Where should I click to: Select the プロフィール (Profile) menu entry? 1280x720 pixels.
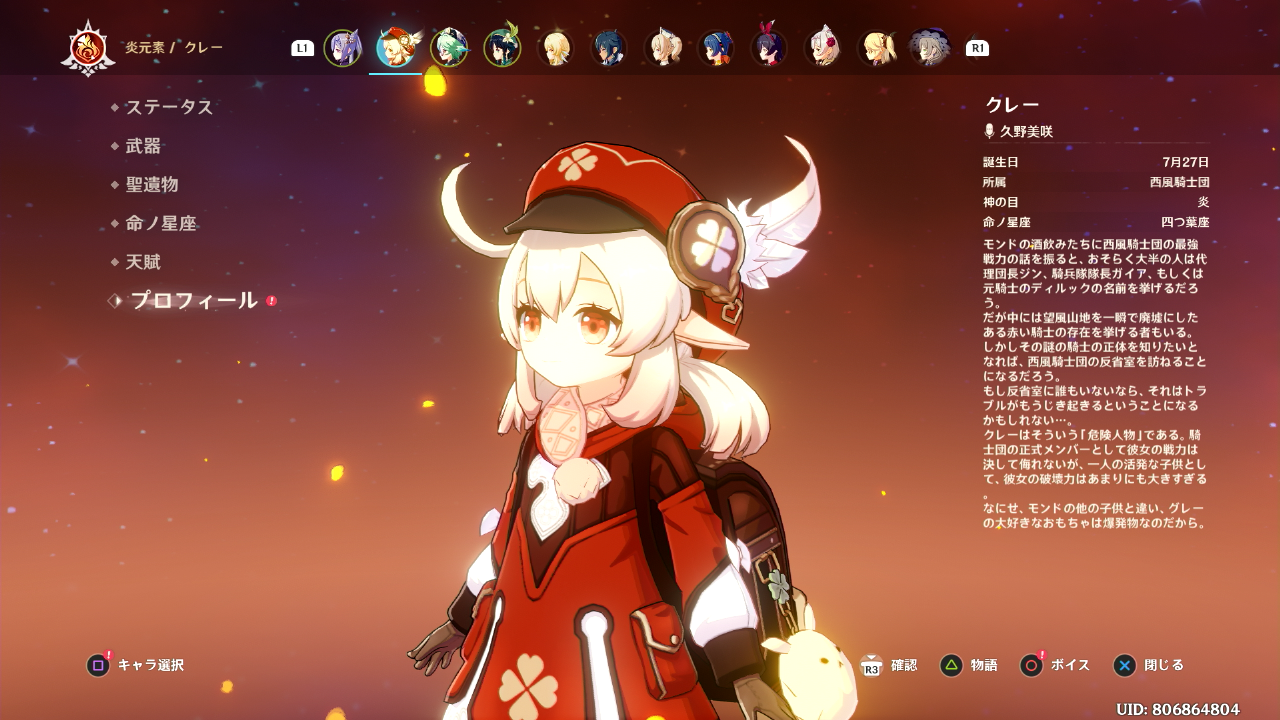[194, 301]
